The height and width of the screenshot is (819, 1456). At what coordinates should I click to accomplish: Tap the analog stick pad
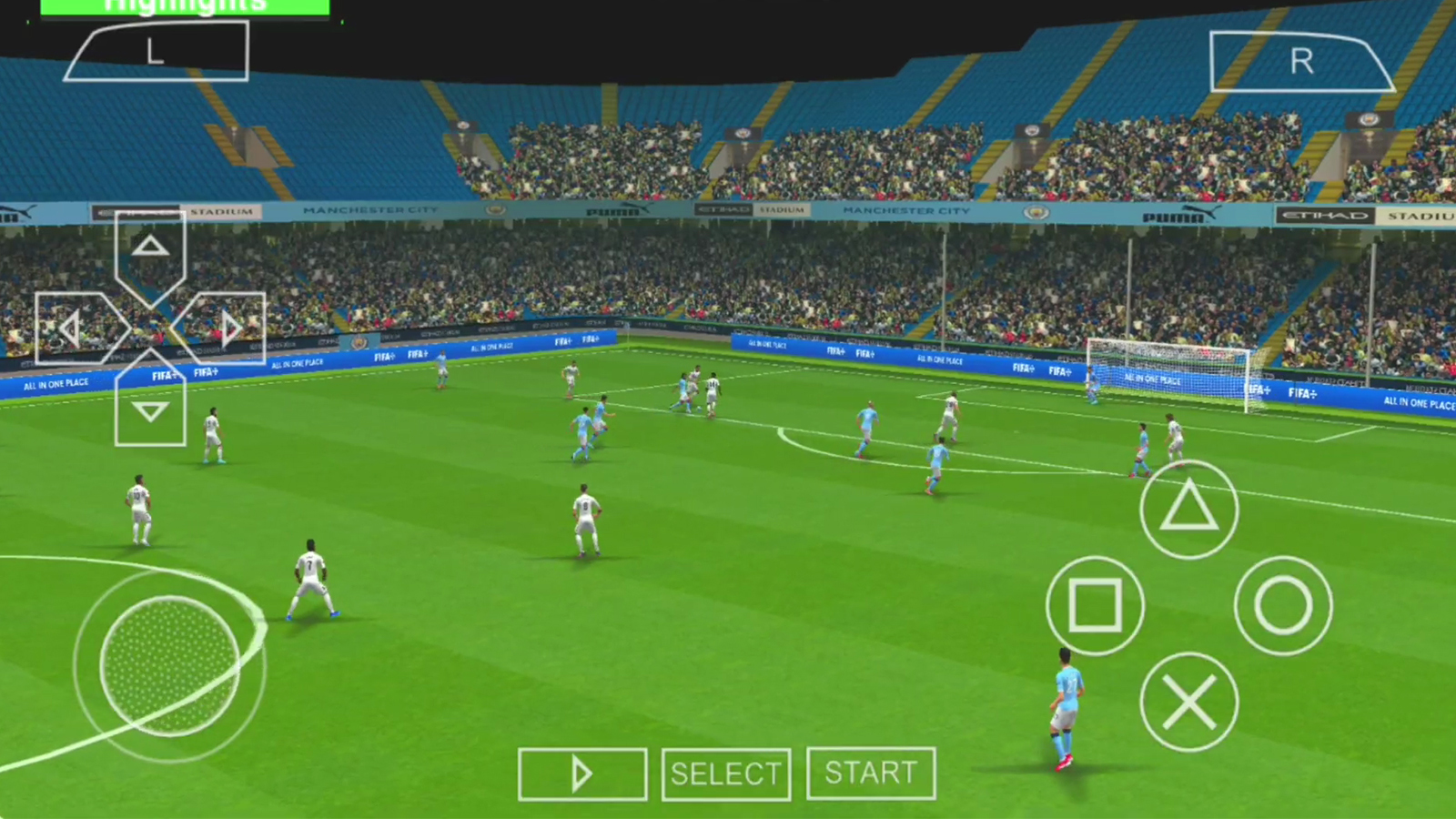pos(168,669)
